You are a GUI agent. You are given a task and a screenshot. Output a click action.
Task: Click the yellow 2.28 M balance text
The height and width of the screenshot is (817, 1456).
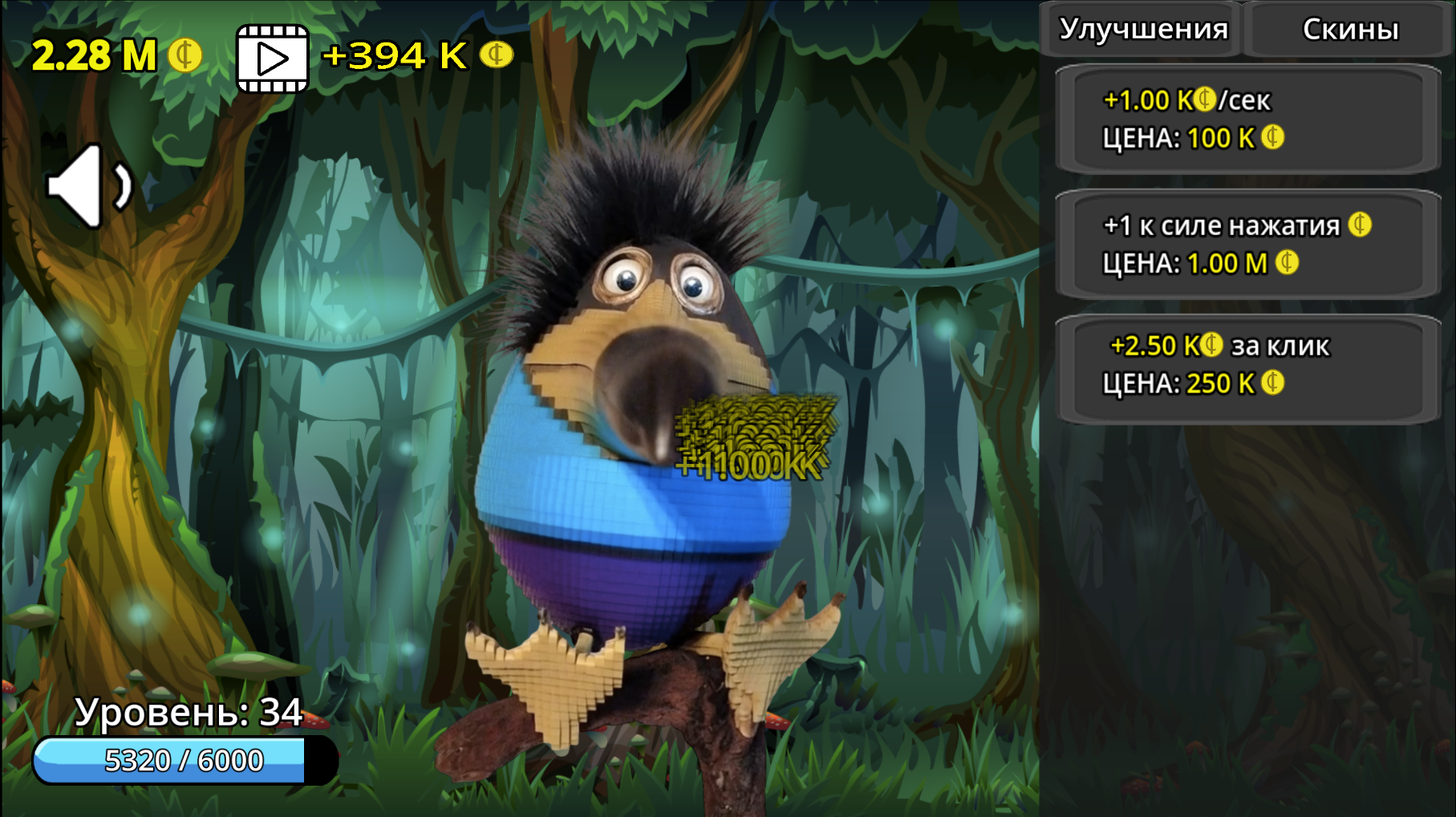point(95,55)
